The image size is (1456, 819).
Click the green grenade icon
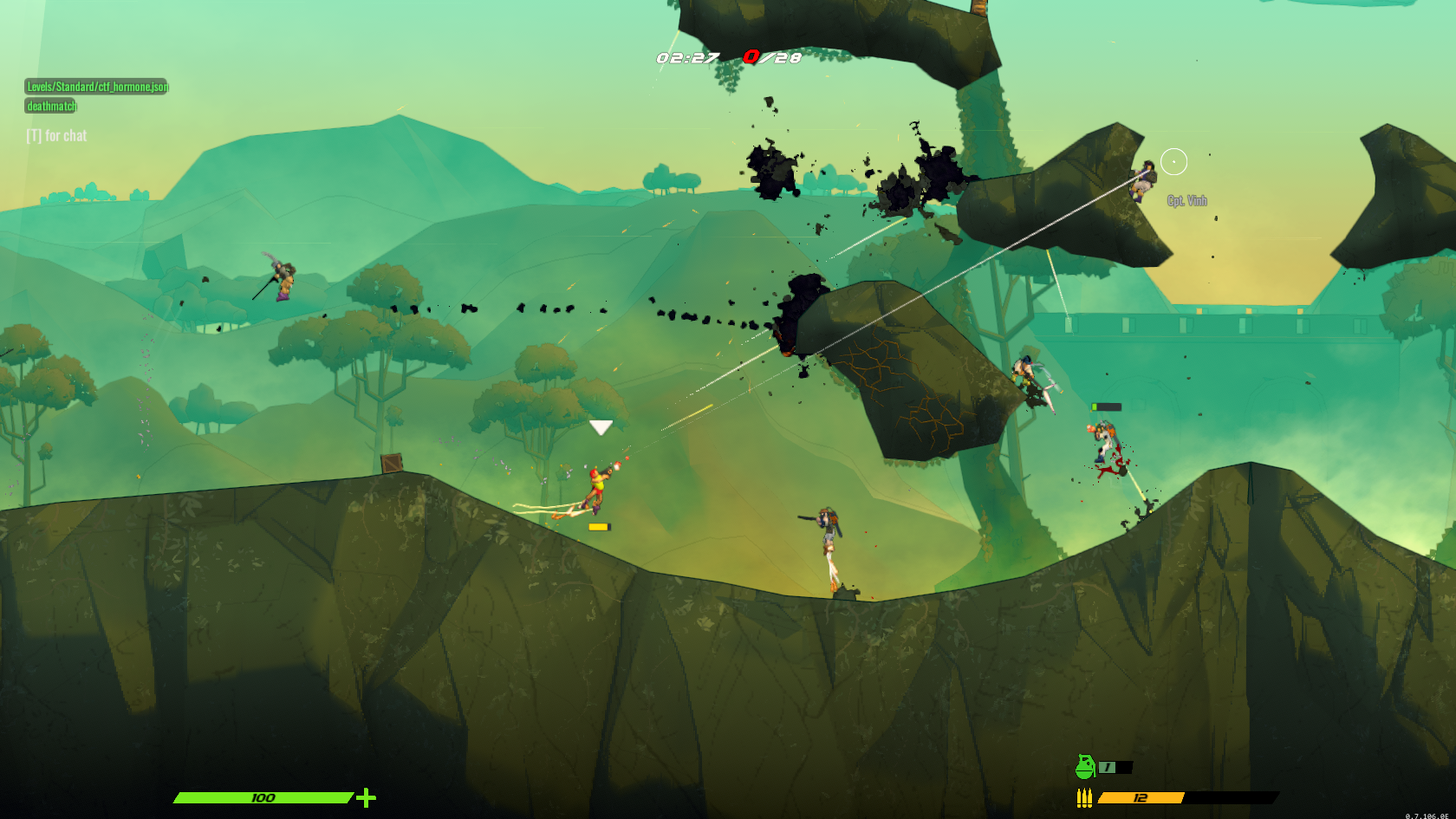(x=1084, y=767)
